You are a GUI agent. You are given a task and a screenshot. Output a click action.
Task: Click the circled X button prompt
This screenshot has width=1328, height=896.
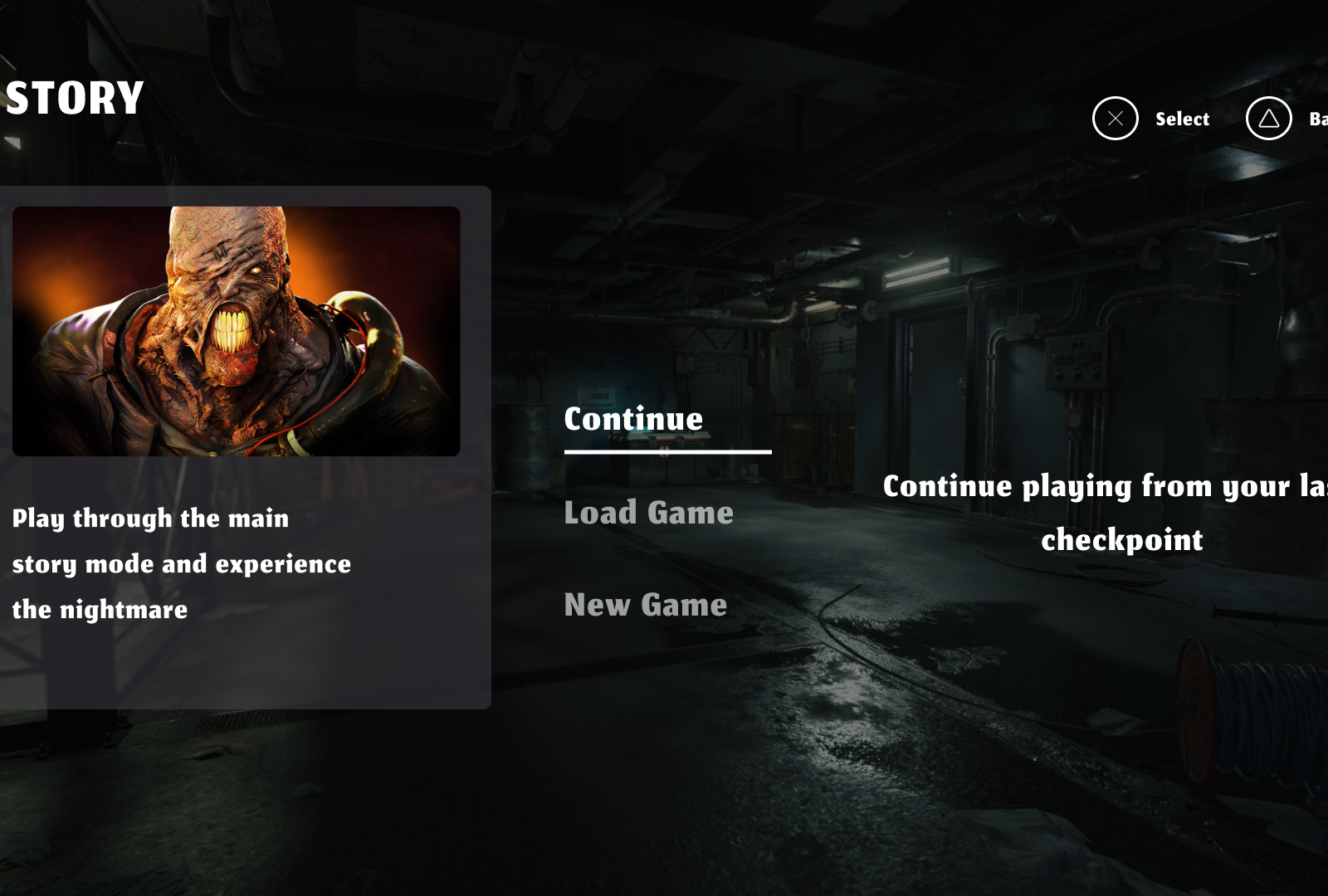[1115, 119]
